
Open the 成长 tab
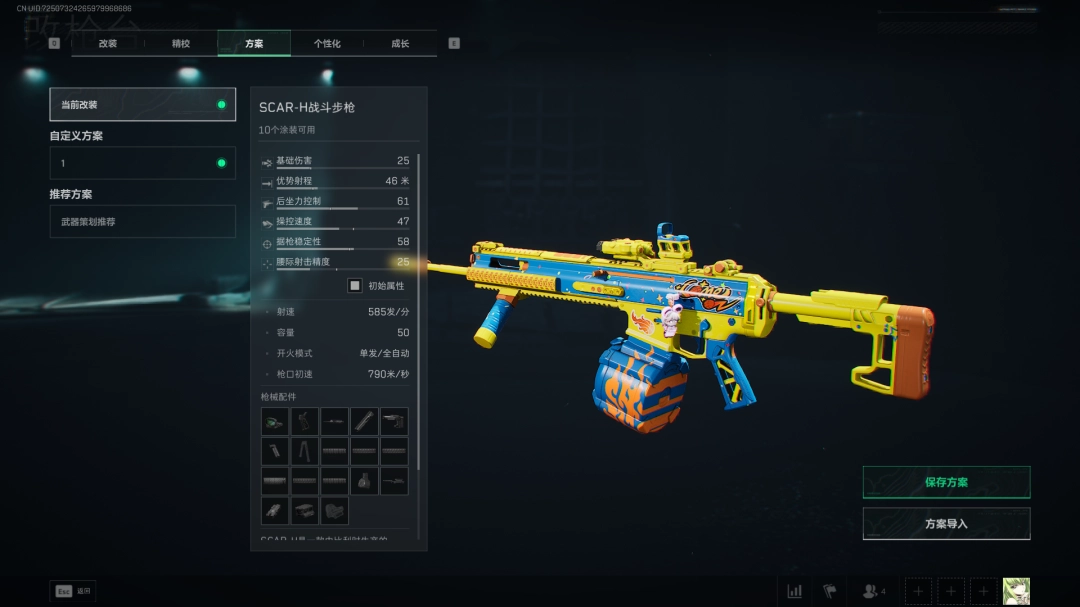(400, 44)
